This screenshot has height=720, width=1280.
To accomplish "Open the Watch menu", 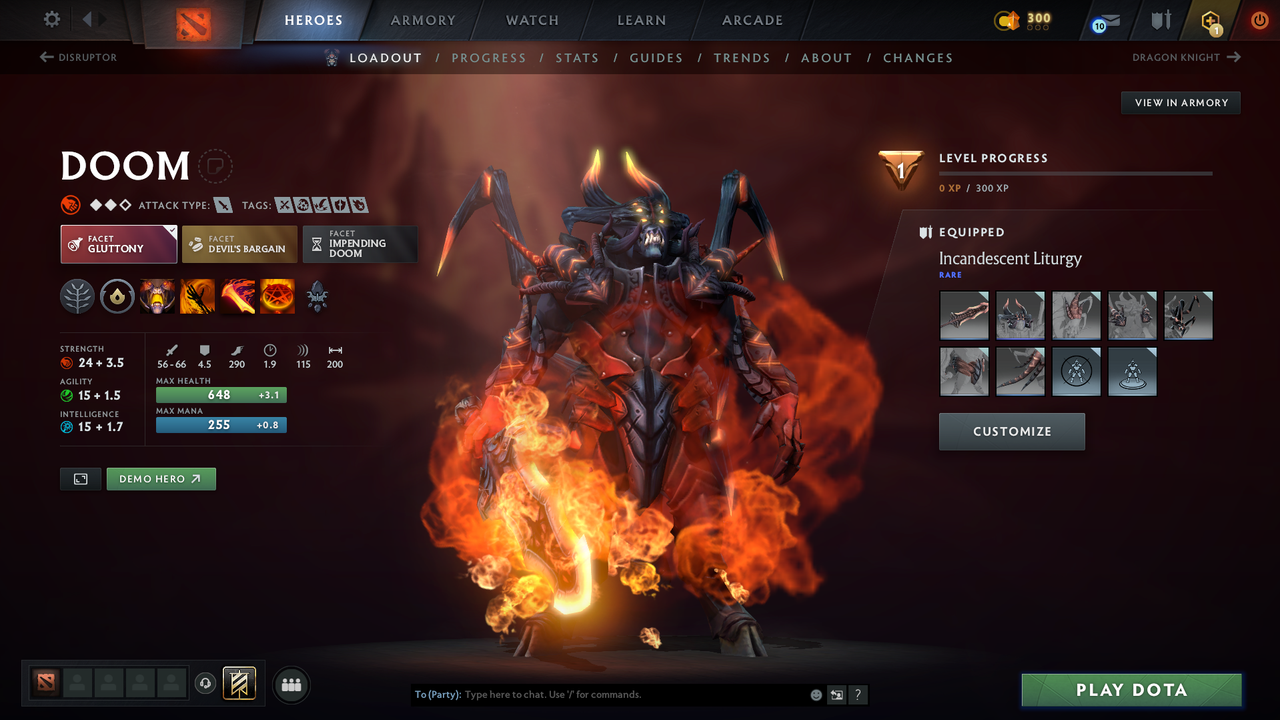I will (531, 20).
